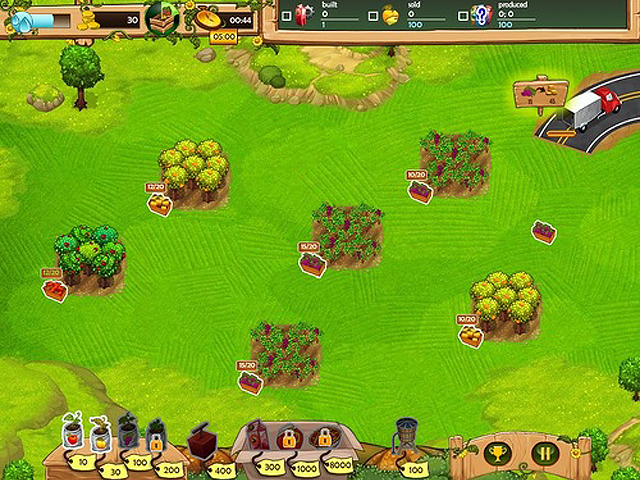This screenshot has width=640, height=480.
Task: Click the locked item costing 8000
Action: (322, 439)
